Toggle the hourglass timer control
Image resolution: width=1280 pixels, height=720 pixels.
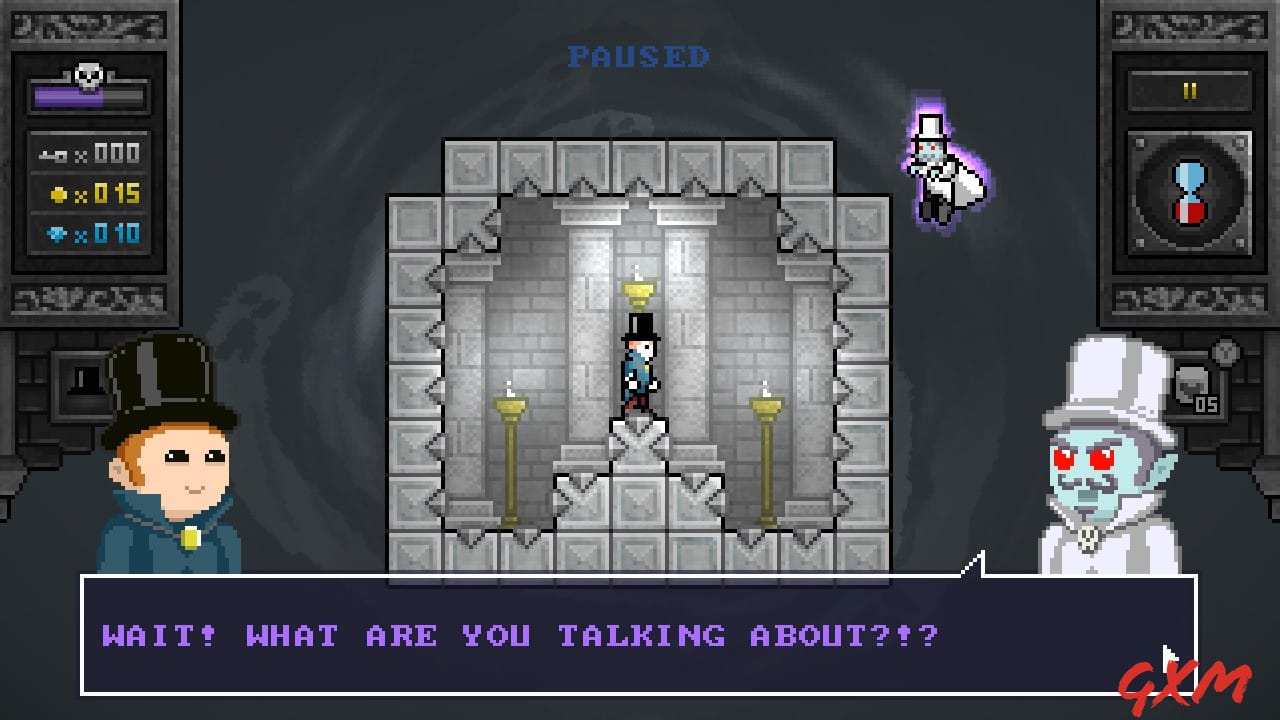click(x=1190, y=190)
